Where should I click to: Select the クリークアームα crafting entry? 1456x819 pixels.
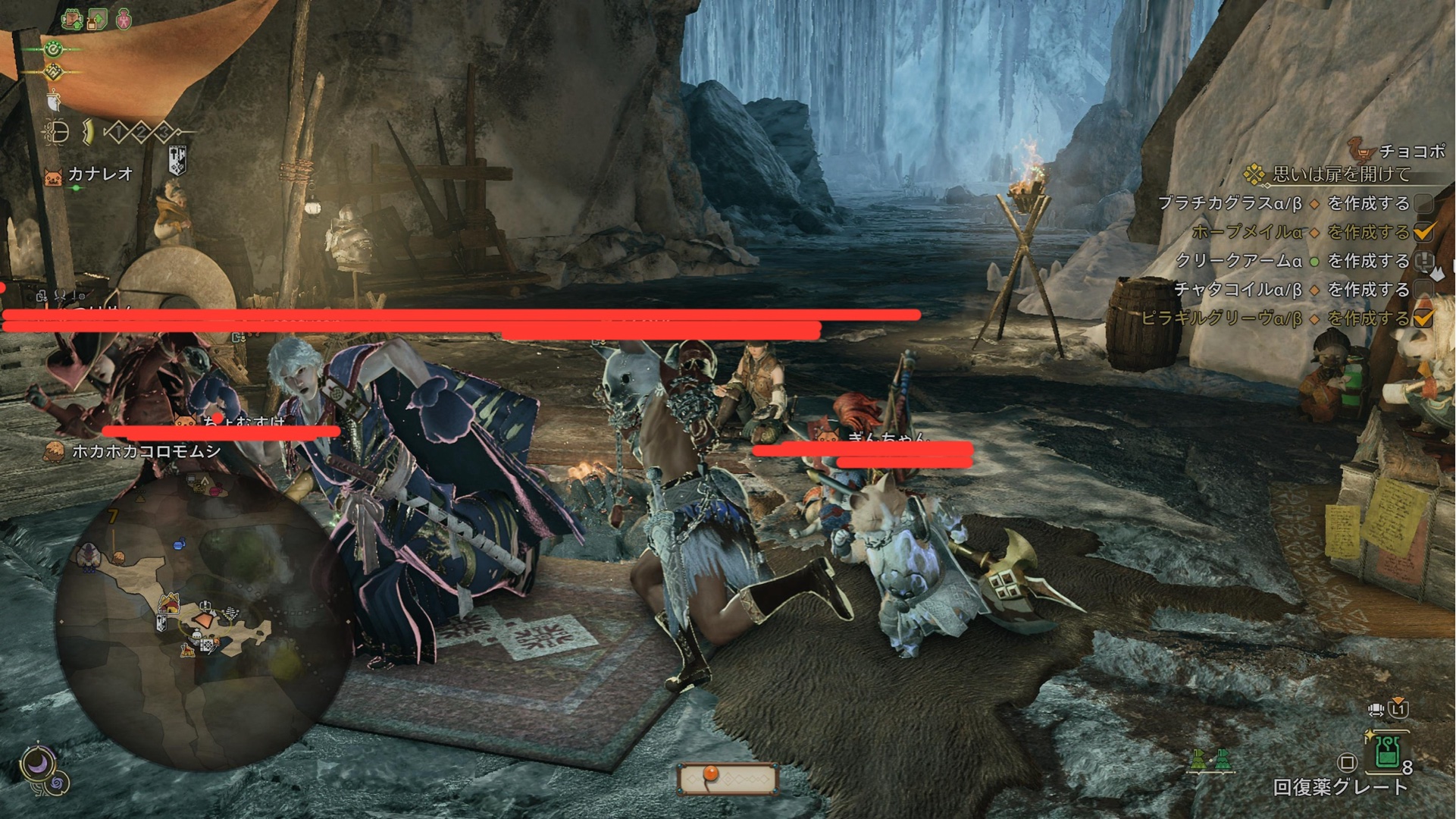(1238, 261)
